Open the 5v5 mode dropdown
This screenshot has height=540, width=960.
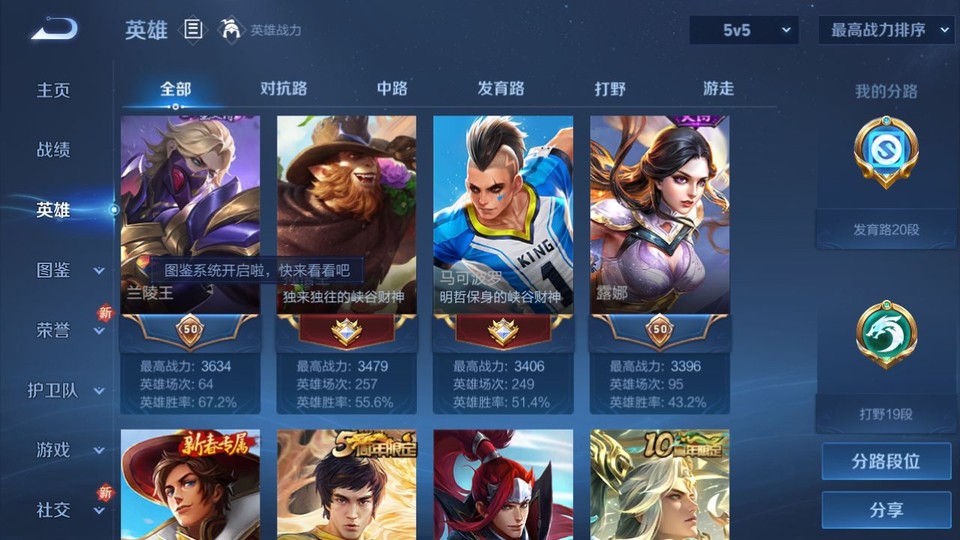pos(744,30)
